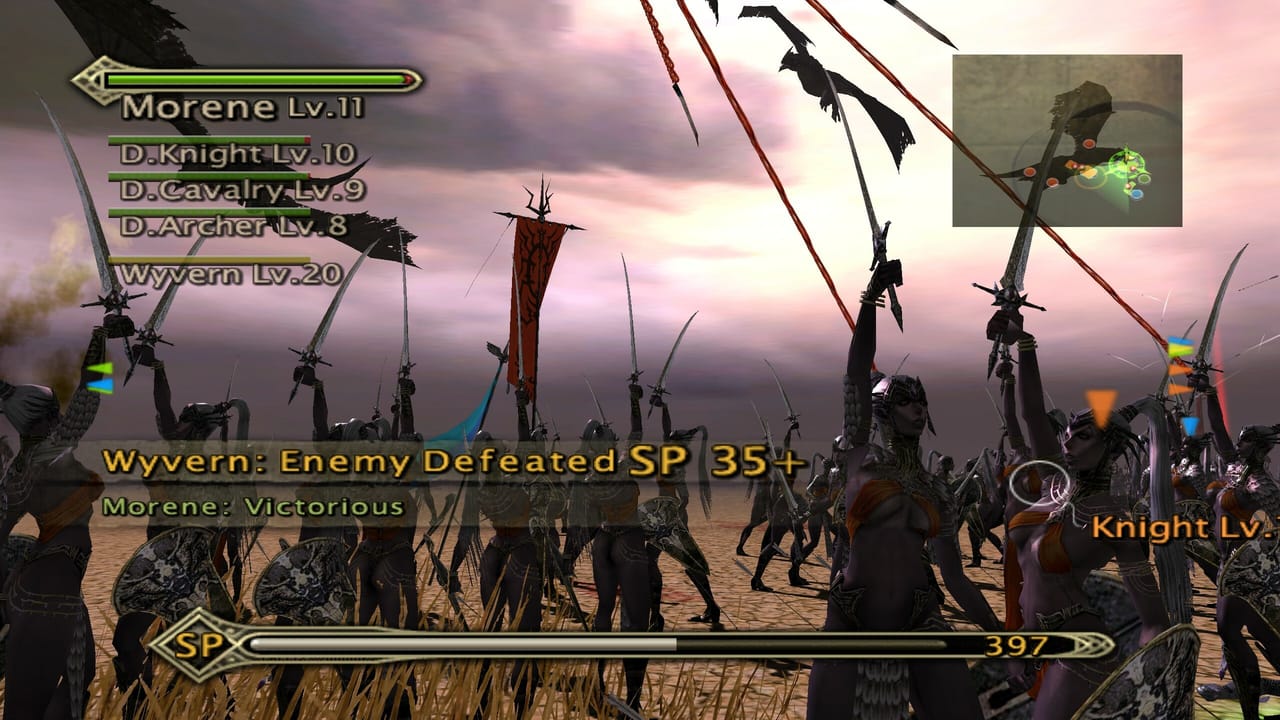
Task: Select the player's green arrow on the minimap
Action: [x=1128, y=155]
